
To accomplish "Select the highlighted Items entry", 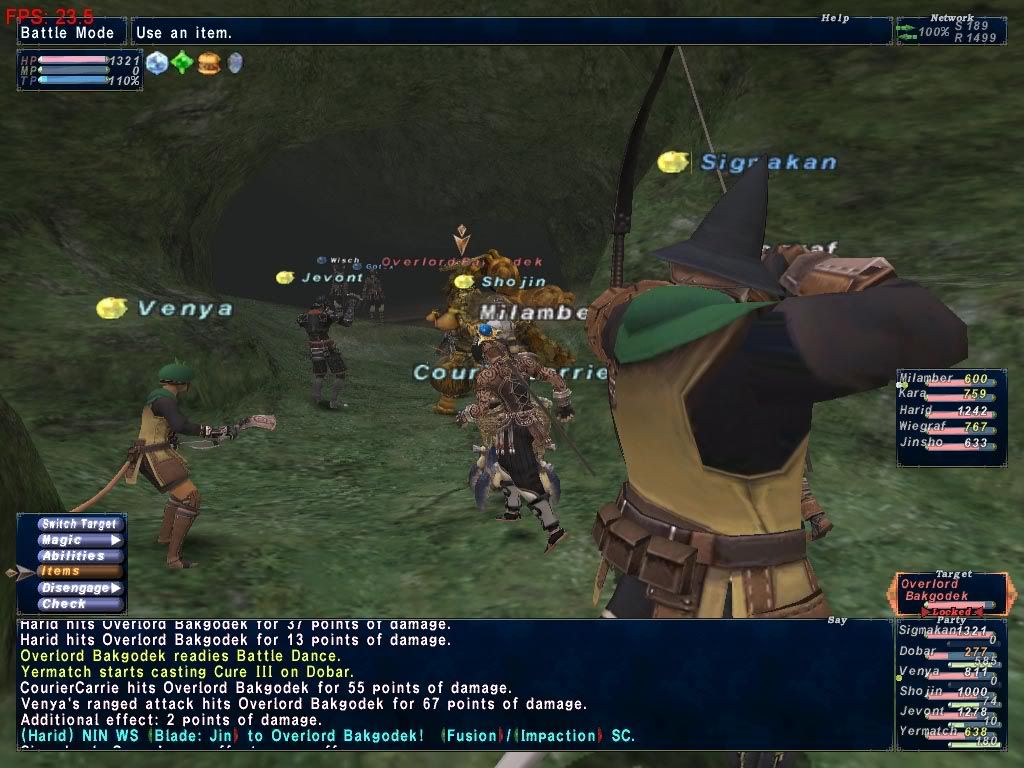I will point(80,572).
